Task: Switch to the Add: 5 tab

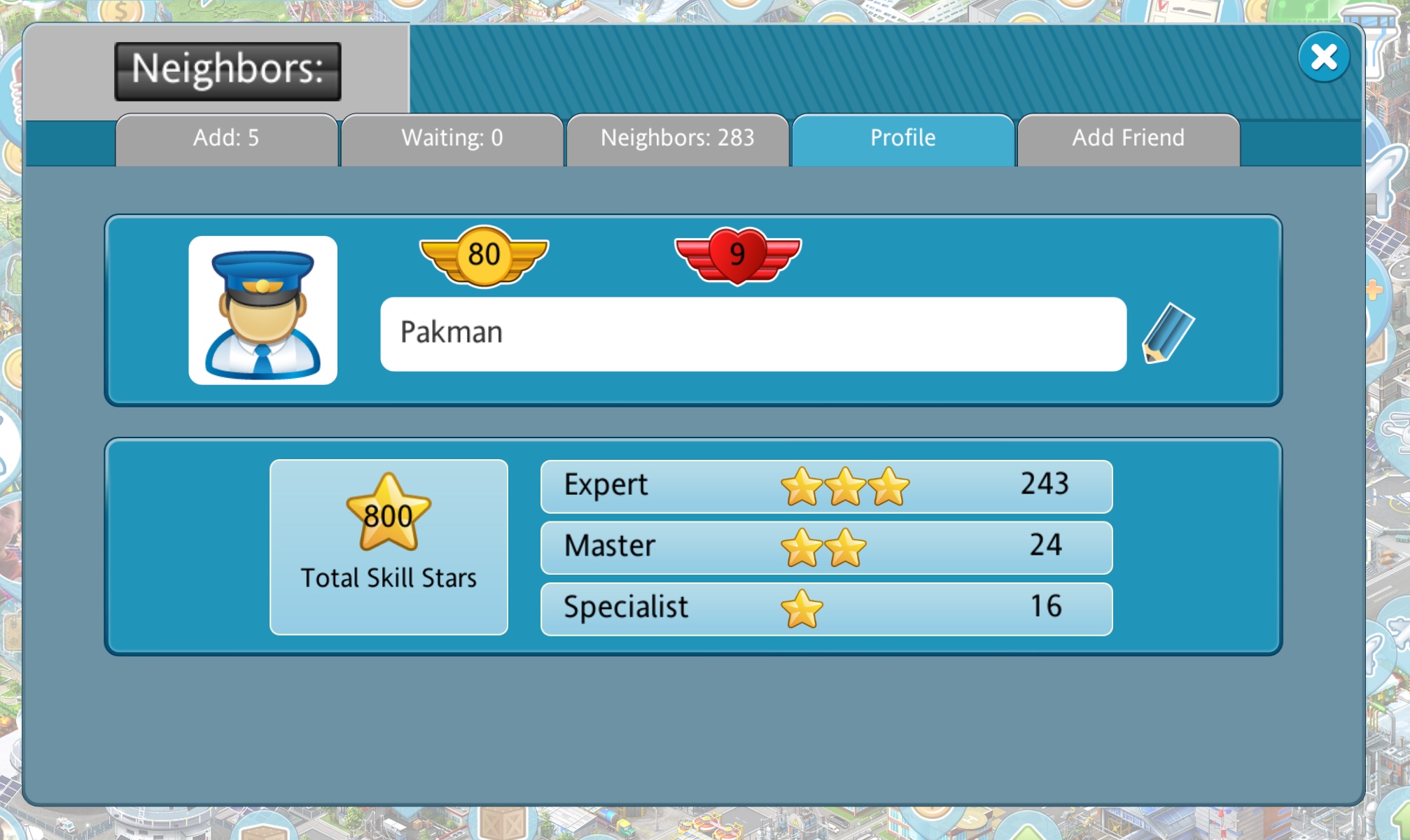Action: pyautogui.click(x=226, y=139)
